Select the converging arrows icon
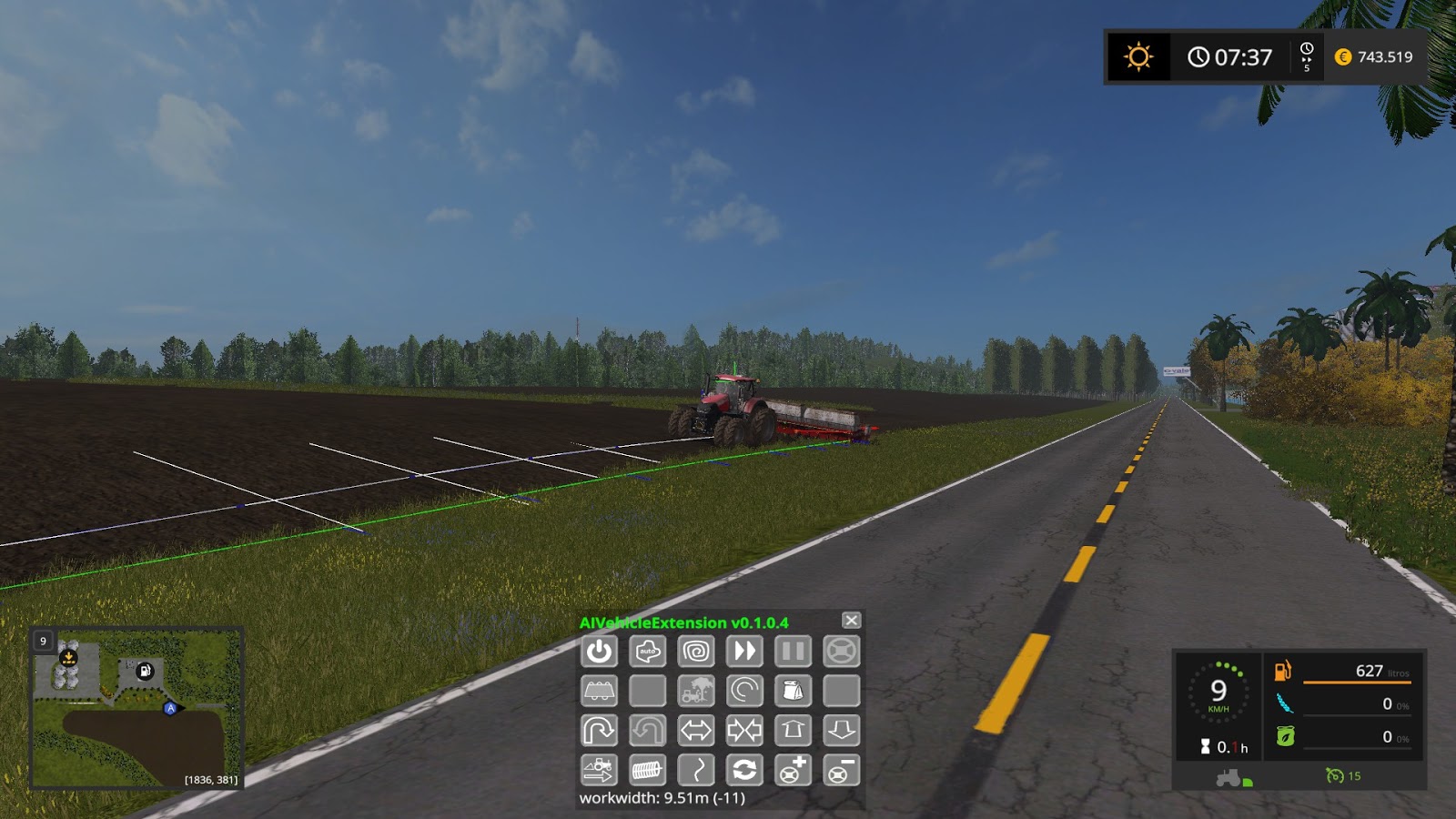Viewport: 1456px width, 819px height. pos(746,732)
